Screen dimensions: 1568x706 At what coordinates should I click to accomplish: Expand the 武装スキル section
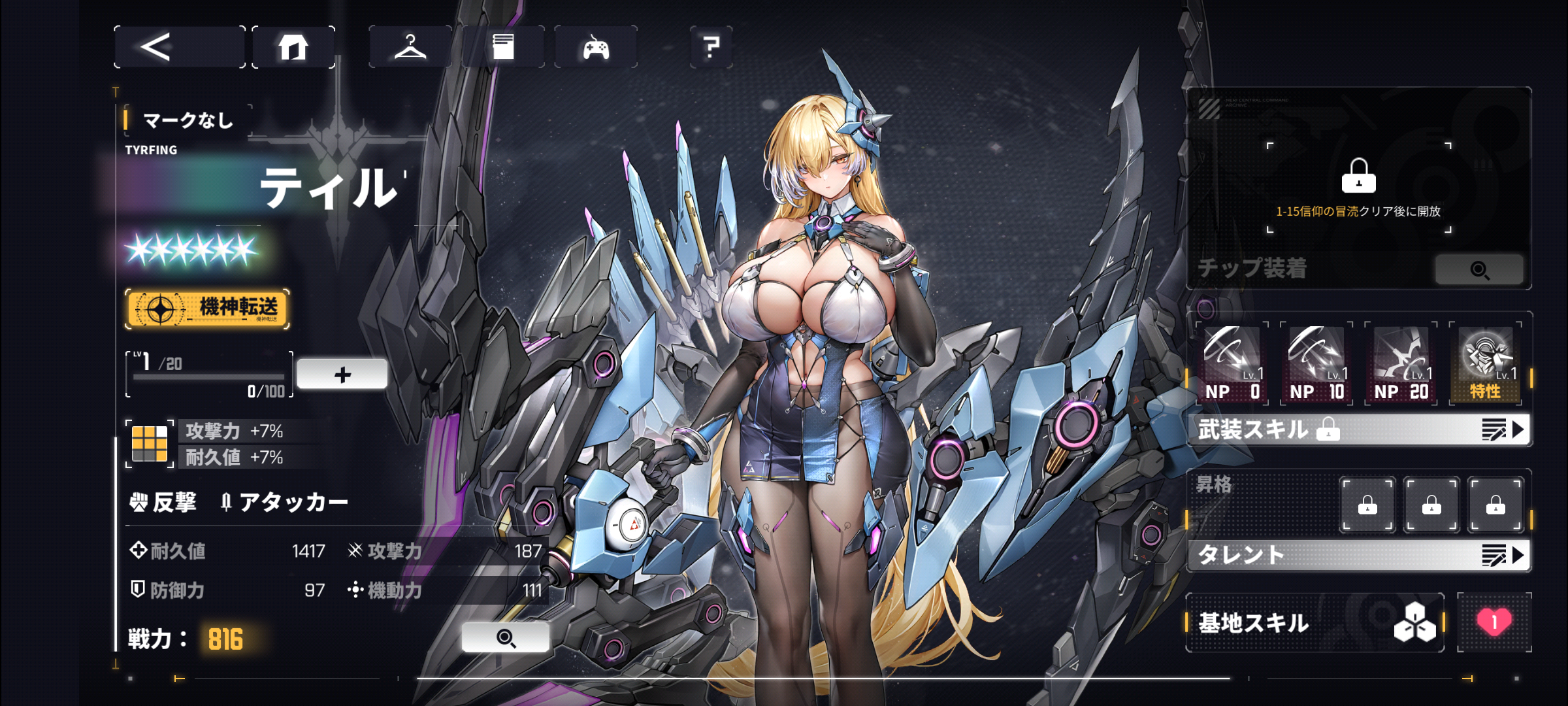[1359, 430]
